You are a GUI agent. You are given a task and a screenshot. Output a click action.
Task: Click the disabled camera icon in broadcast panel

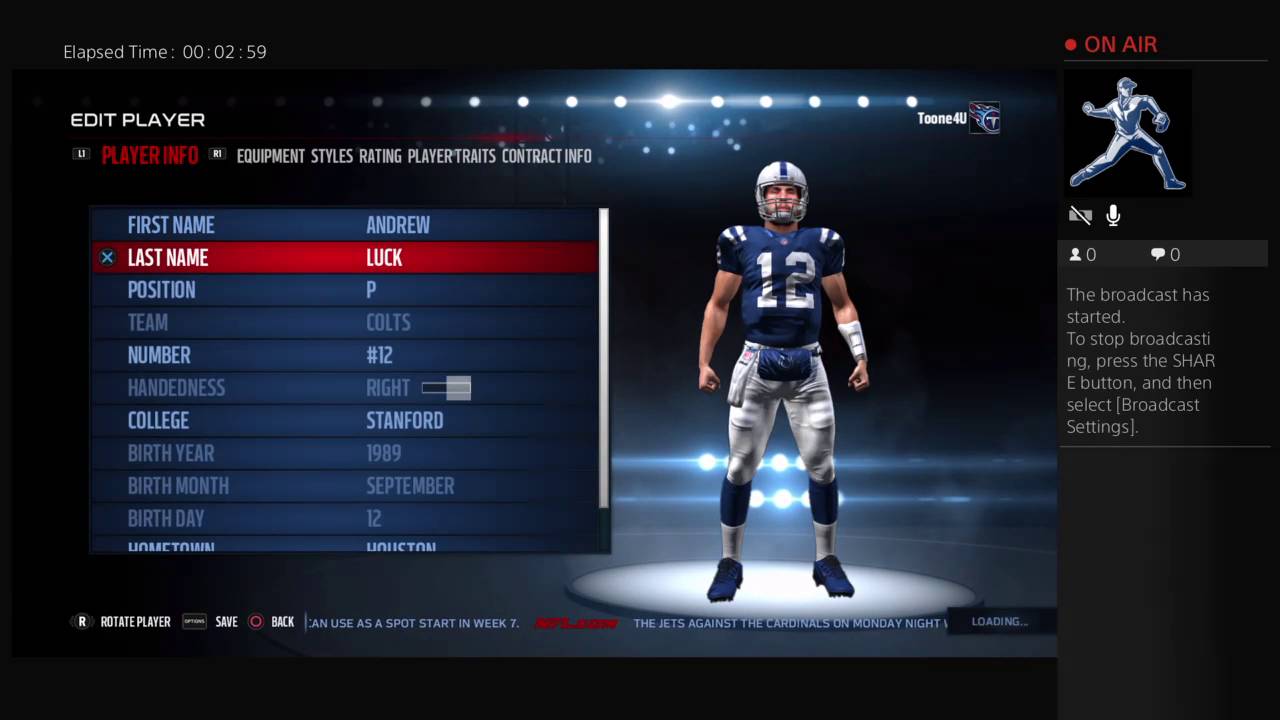(1080, 215)
